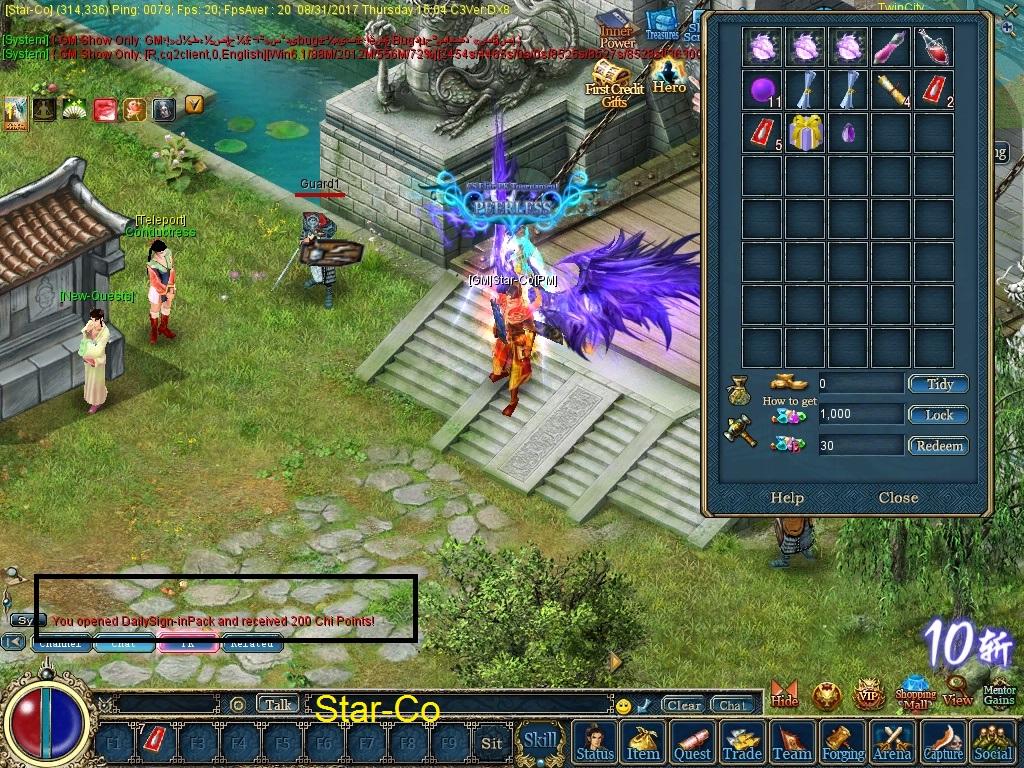This screenshot has width=1024, height=768.
Task: Hit the Redeem button
Action: [938, 446]
